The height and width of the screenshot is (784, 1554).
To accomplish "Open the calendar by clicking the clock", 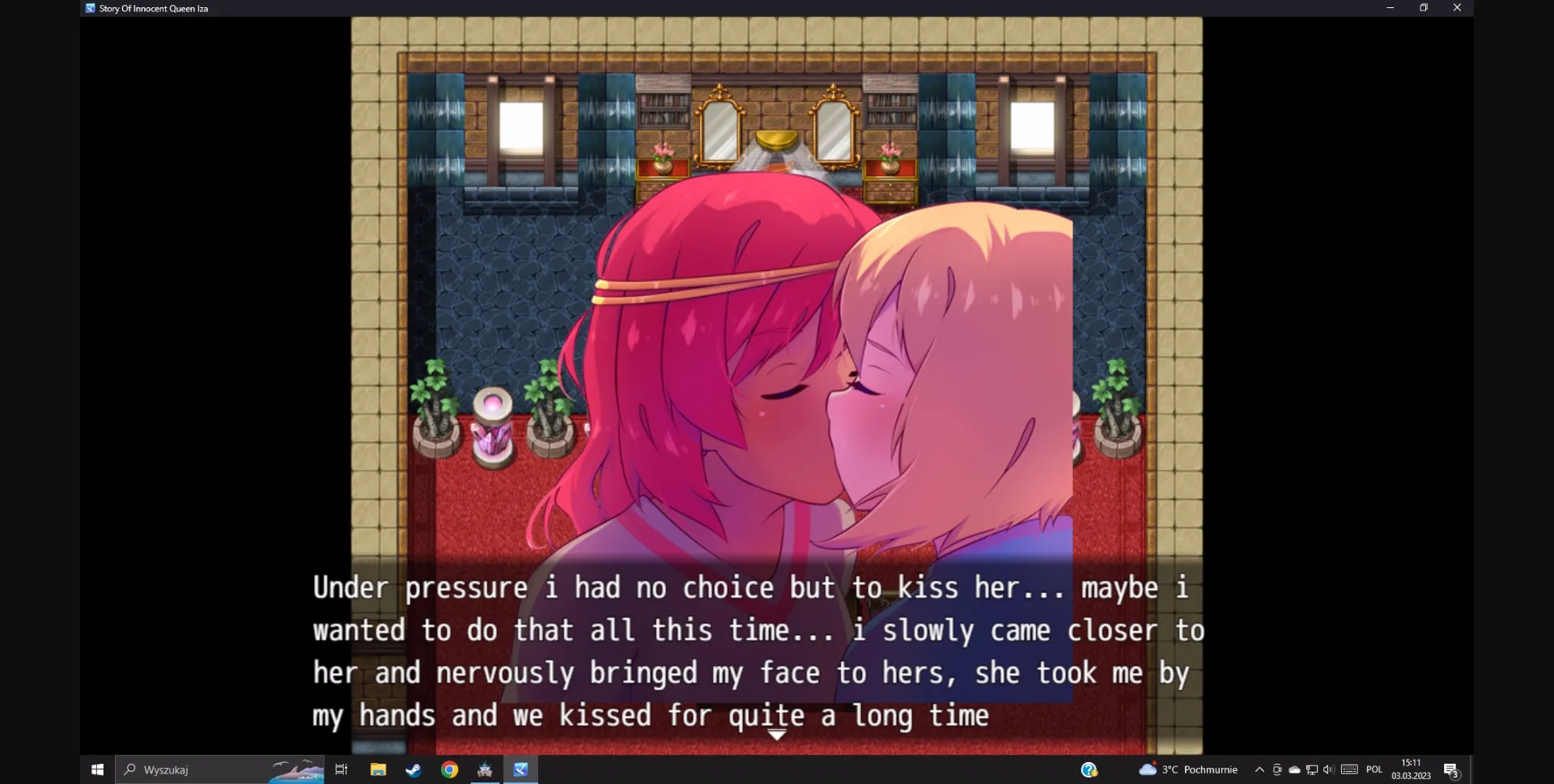I will 1410,769.
